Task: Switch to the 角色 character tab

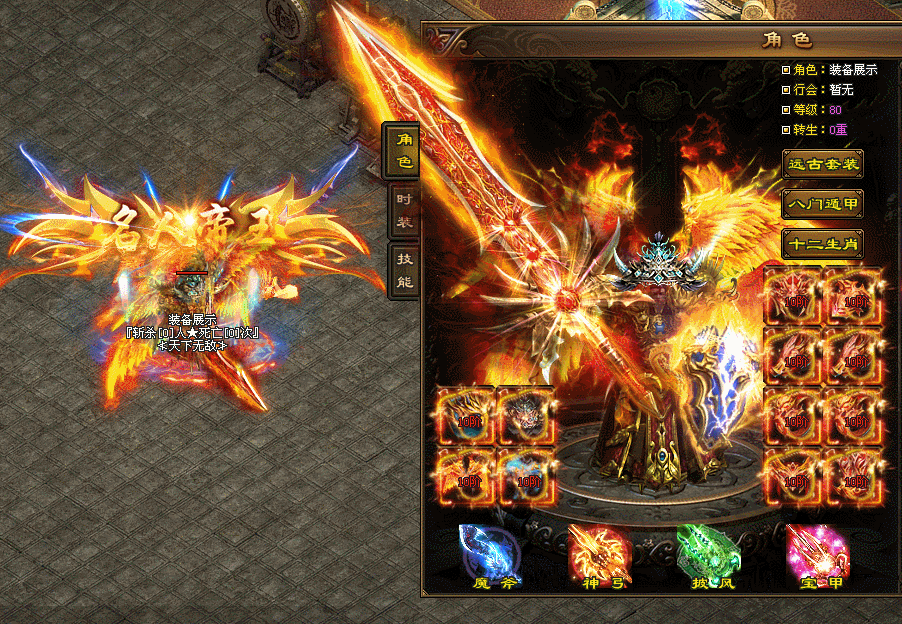Action: click(403, 150)
